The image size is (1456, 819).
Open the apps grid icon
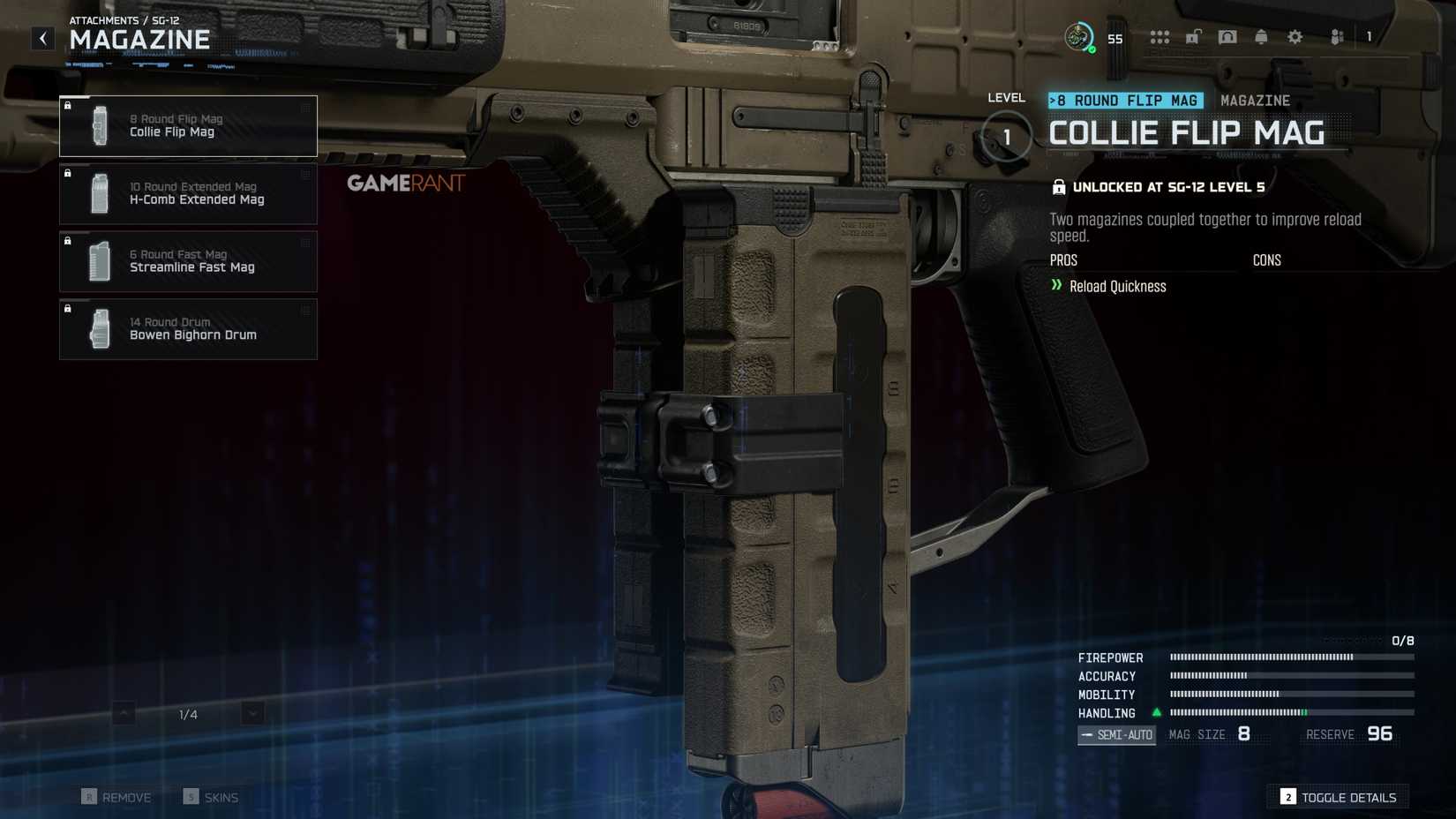[x=1160, y=37]
